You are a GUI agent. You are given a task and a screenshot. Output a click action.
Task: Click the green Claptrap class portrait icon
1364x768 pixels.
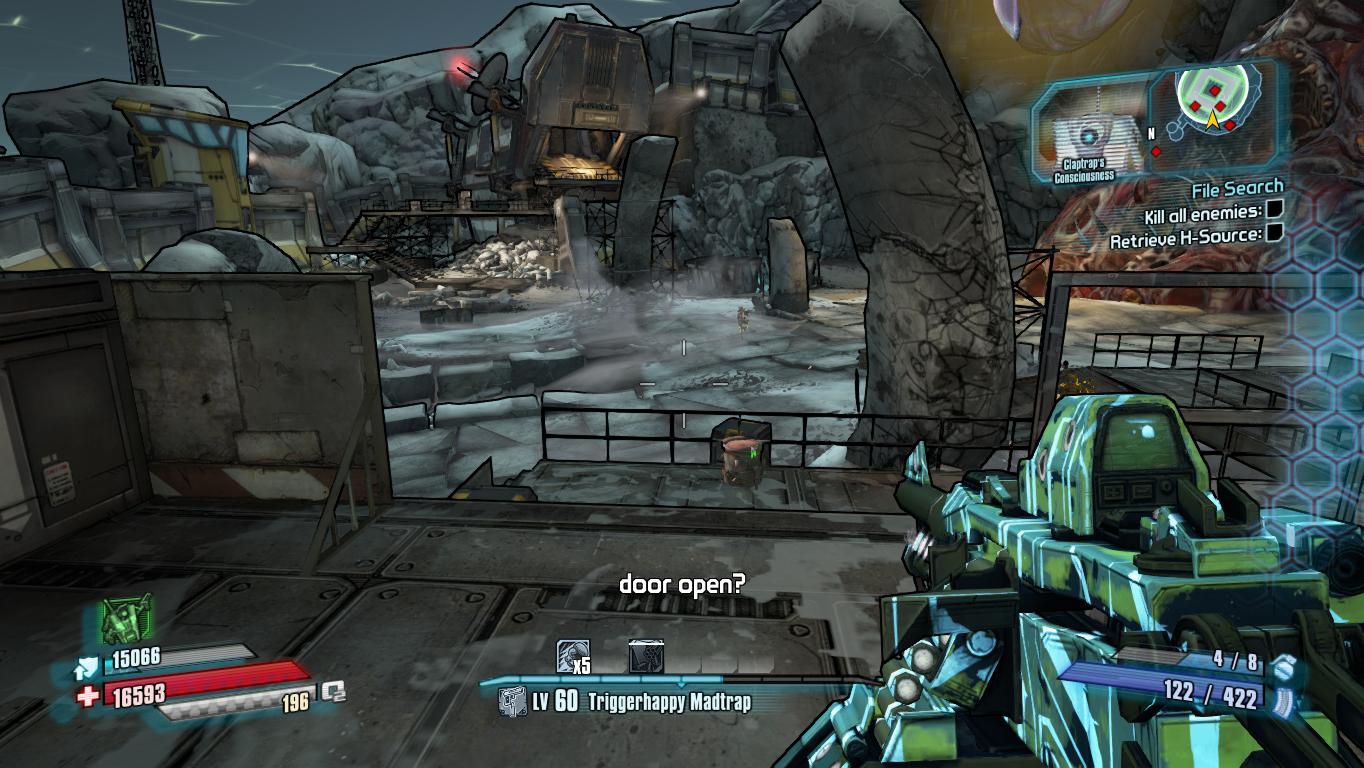[x=127, y=618]
